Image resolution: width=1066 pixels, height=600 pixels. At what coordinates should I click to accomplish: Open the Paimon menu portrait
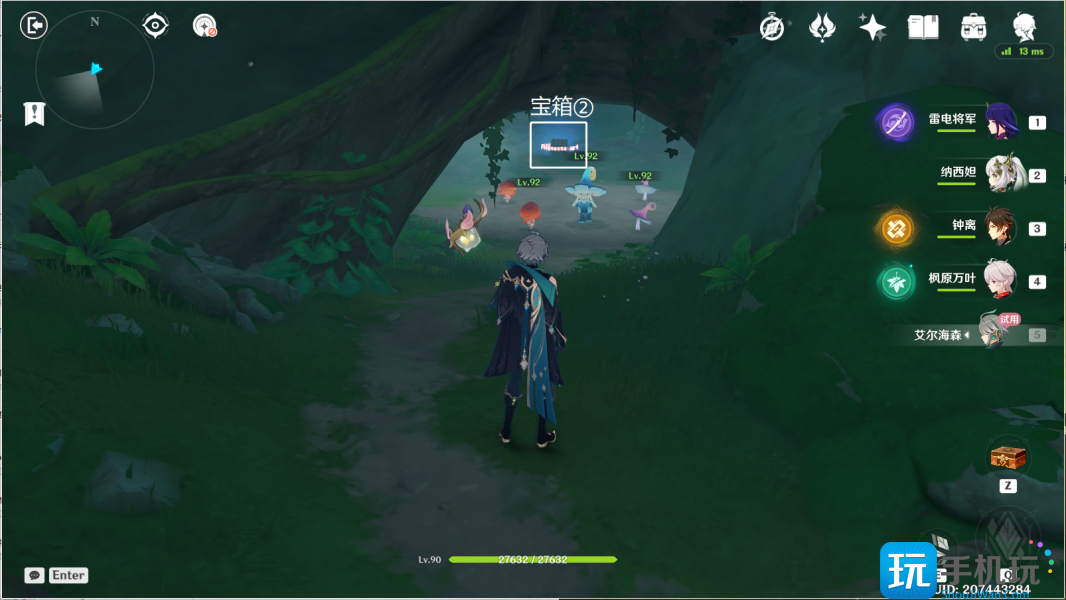pyautogui.click(x=1024, y=27)
